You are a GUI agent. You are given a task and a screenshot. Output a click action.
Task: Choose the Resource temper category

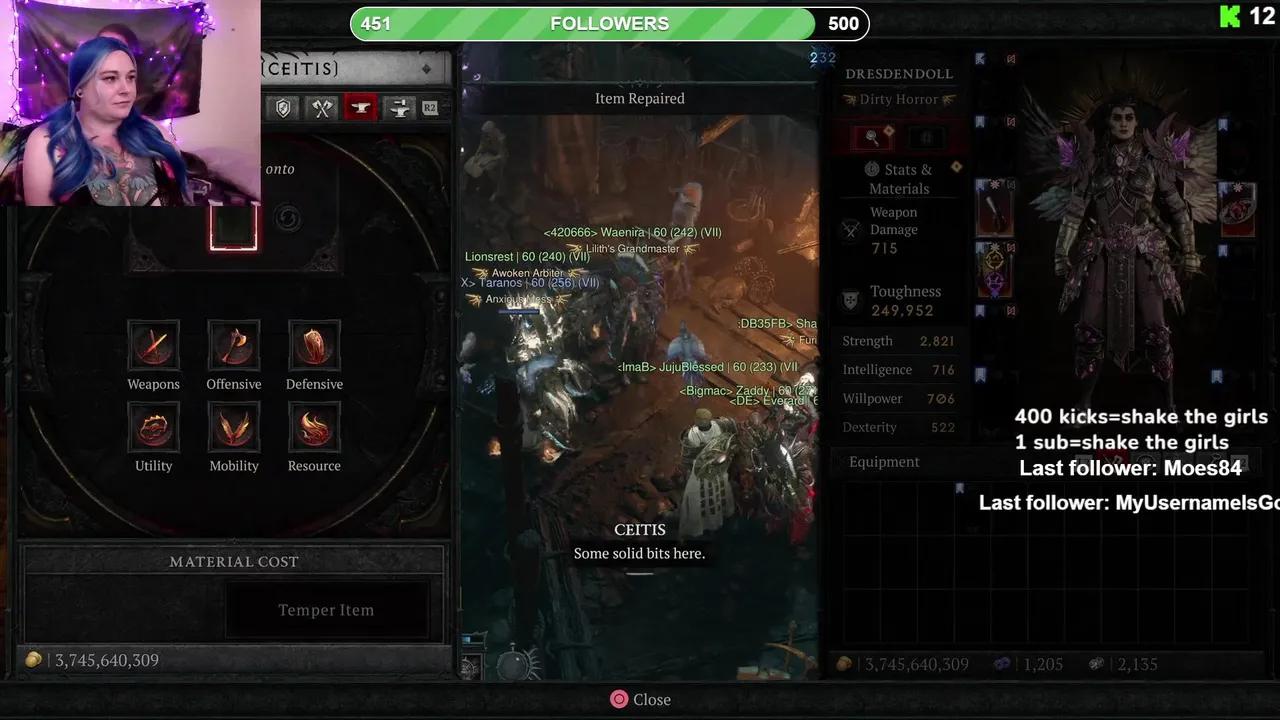click(x=314, y=428)
